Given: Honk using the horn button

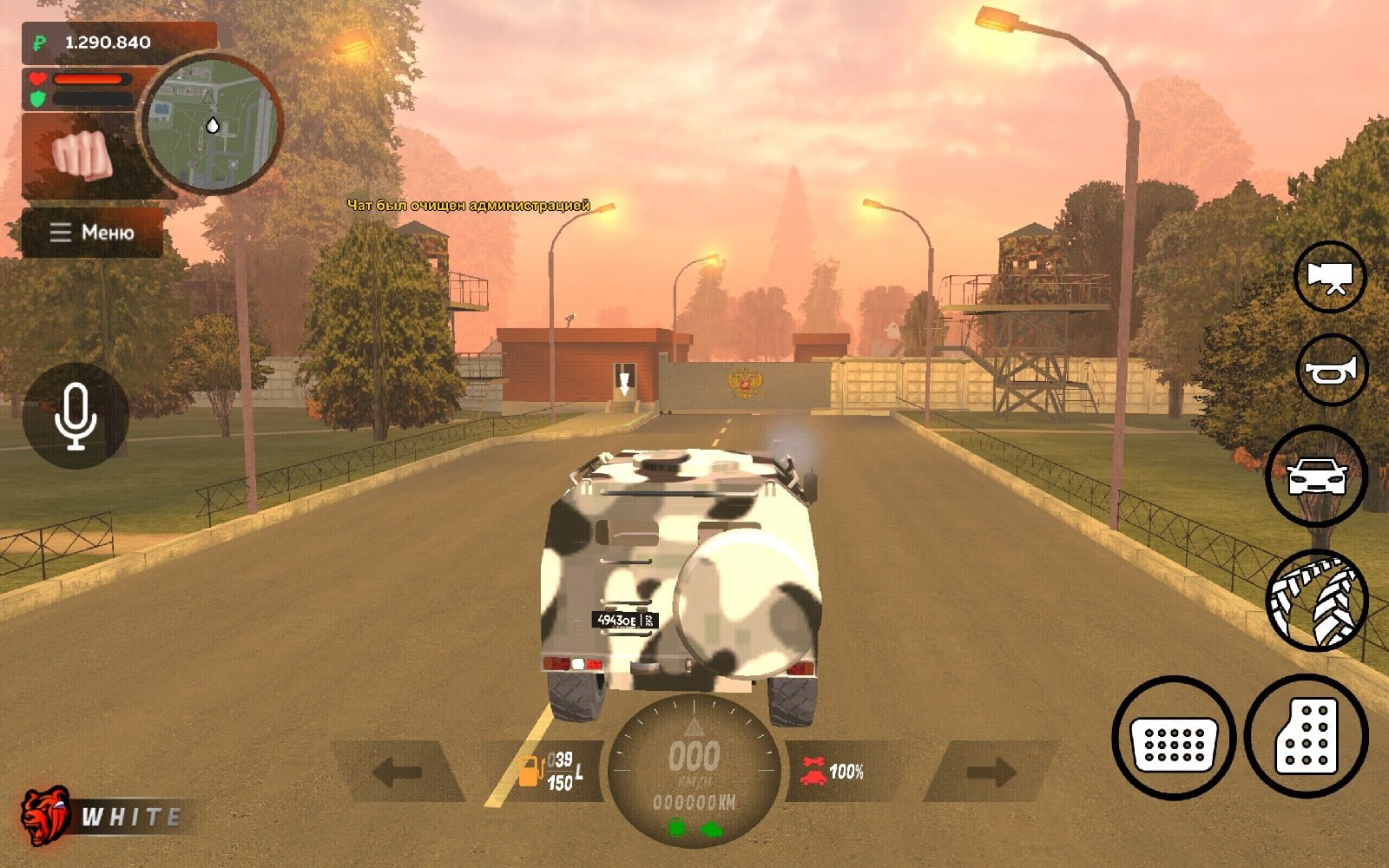Looking at the screenshot, I should pyautogui.click(x=1331, y=371).
